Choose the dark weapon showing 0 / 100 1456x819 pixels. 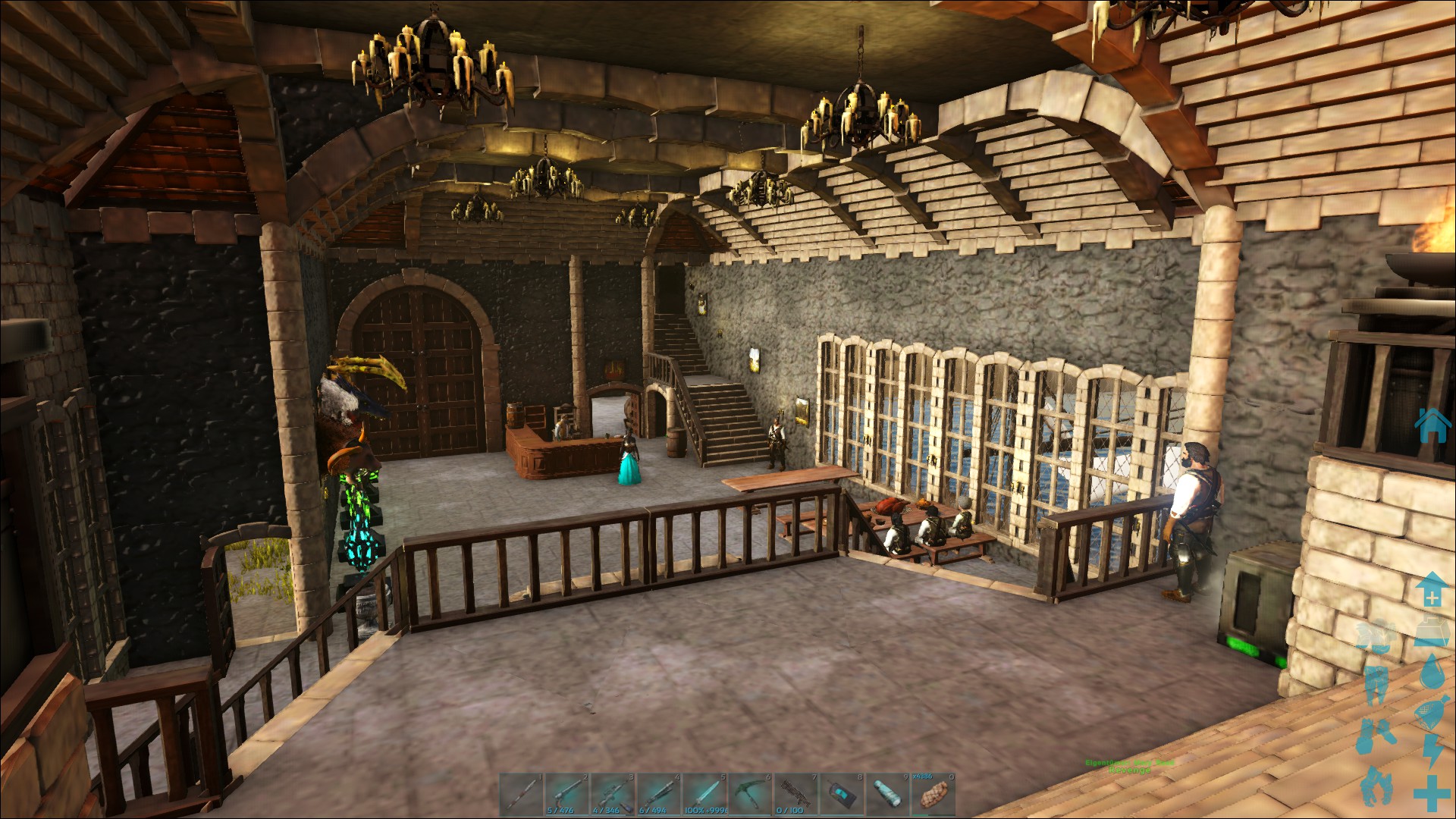(x=797, y=794)
